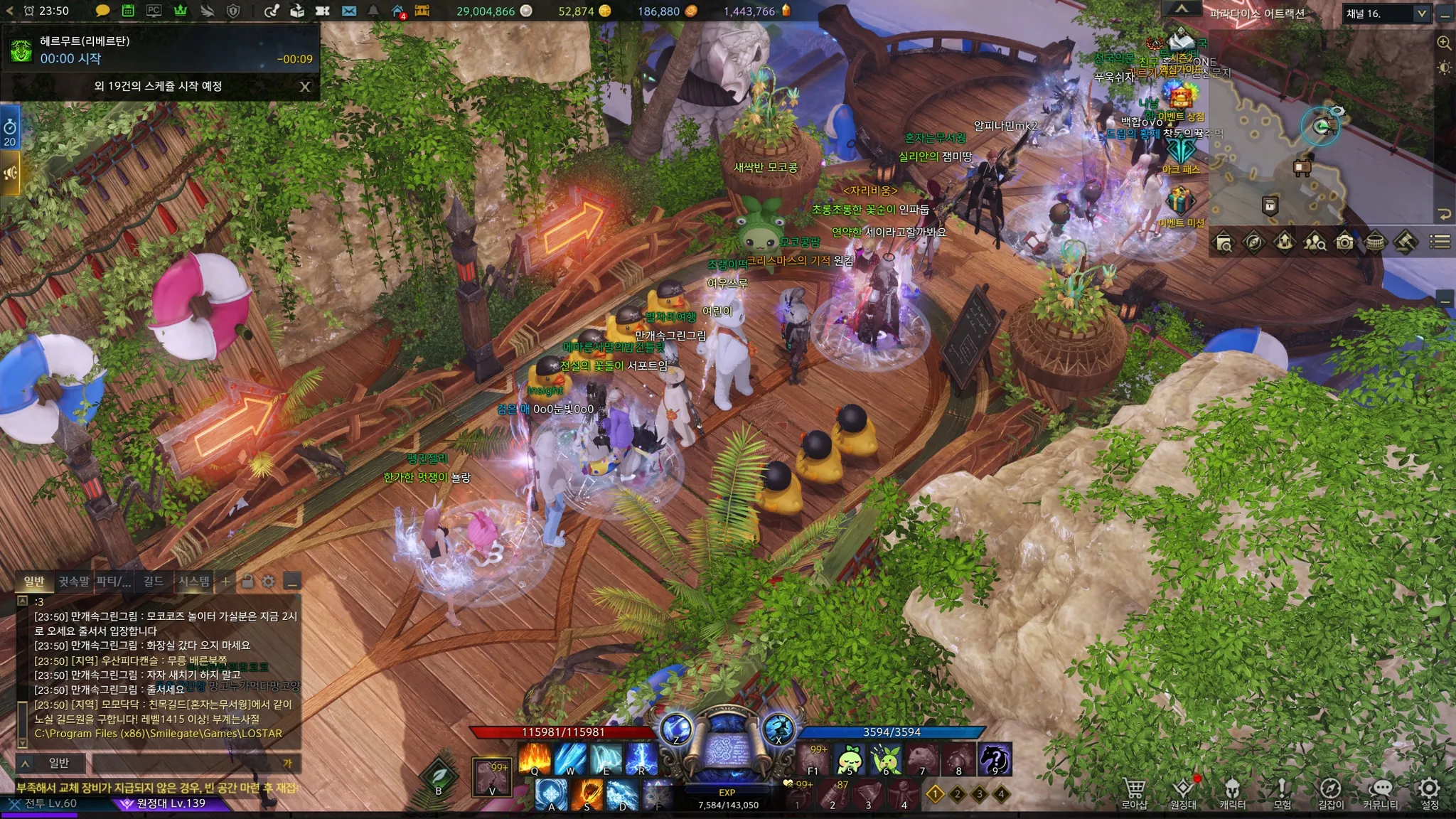Open the 모험 adventure menu

click(1282, 792)
